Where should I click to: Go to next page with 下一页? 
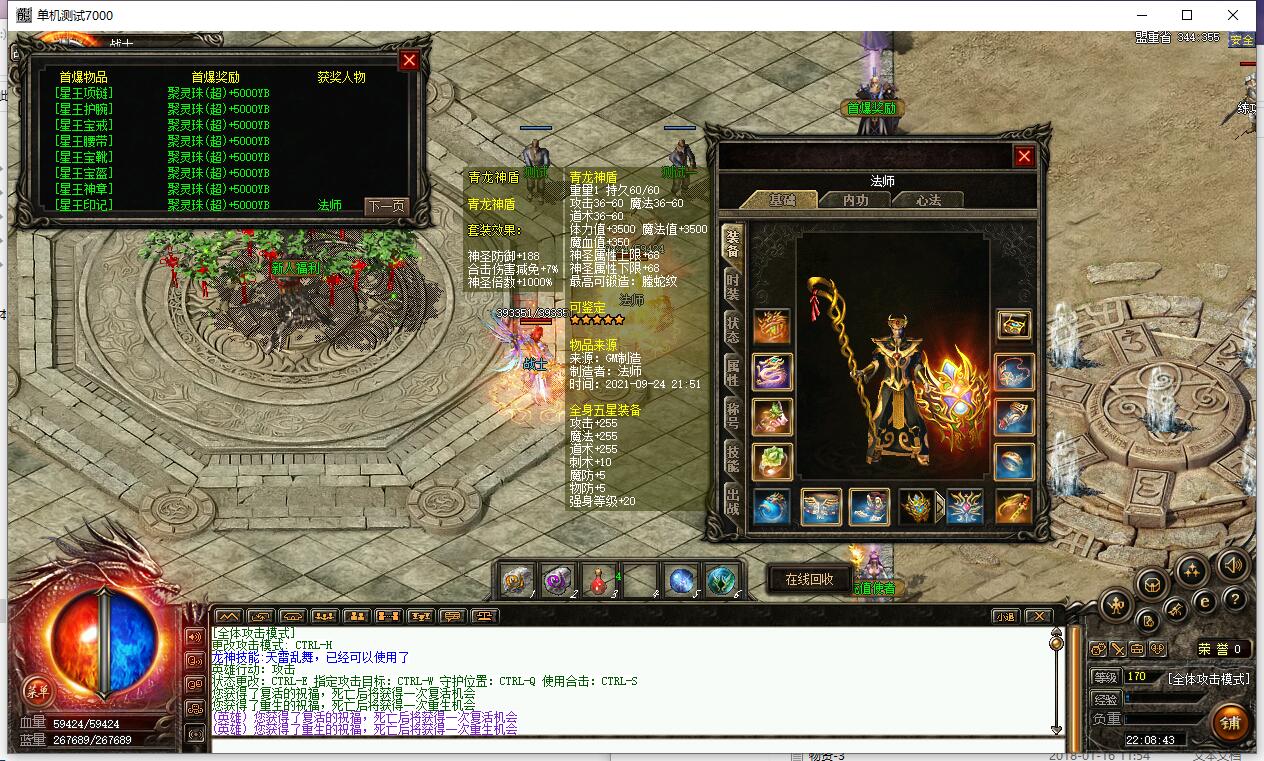pyautogui.click(x=386, y=207)
